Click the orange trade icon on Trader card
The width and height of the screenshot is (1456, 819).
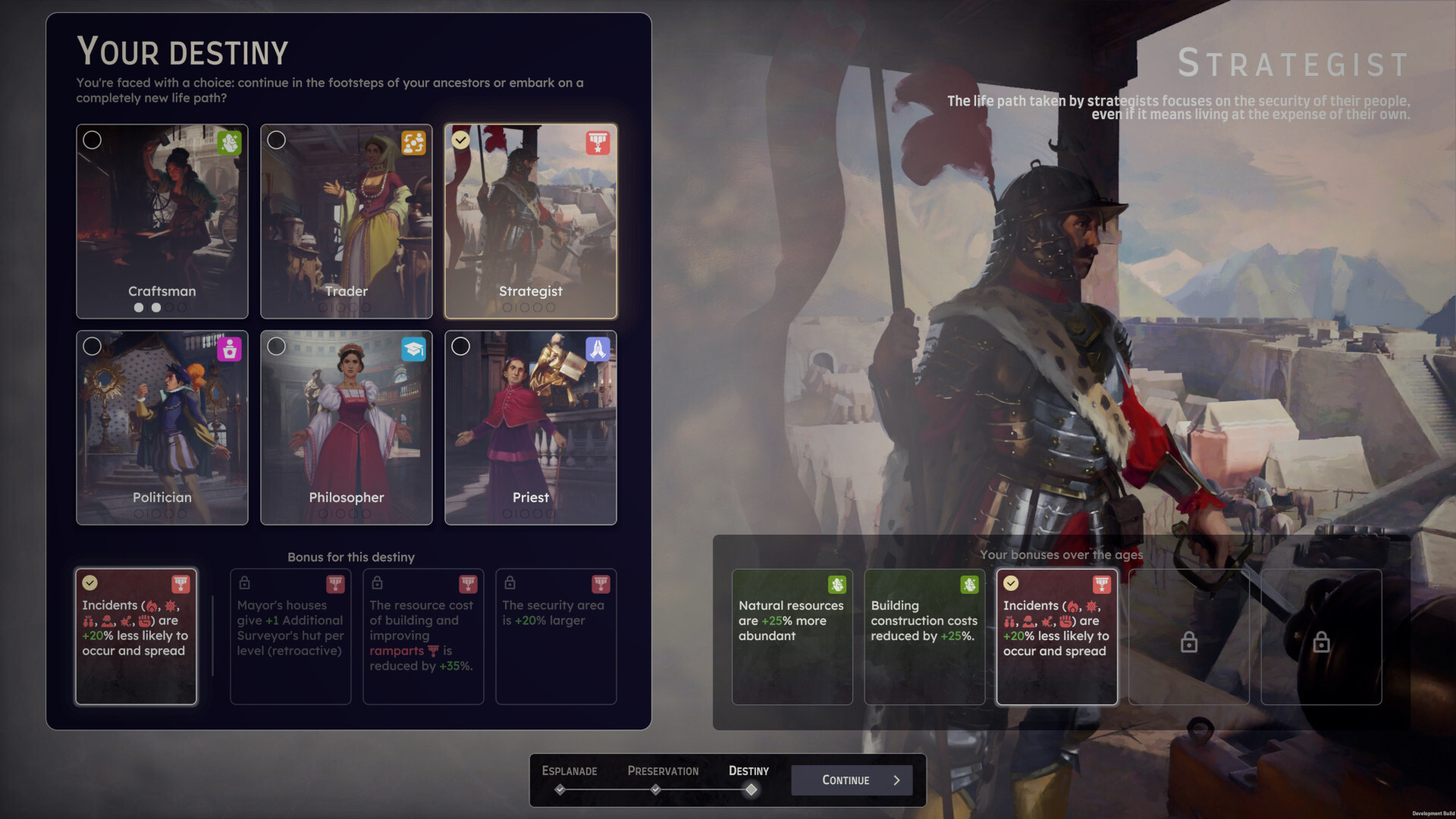[413, 141]
